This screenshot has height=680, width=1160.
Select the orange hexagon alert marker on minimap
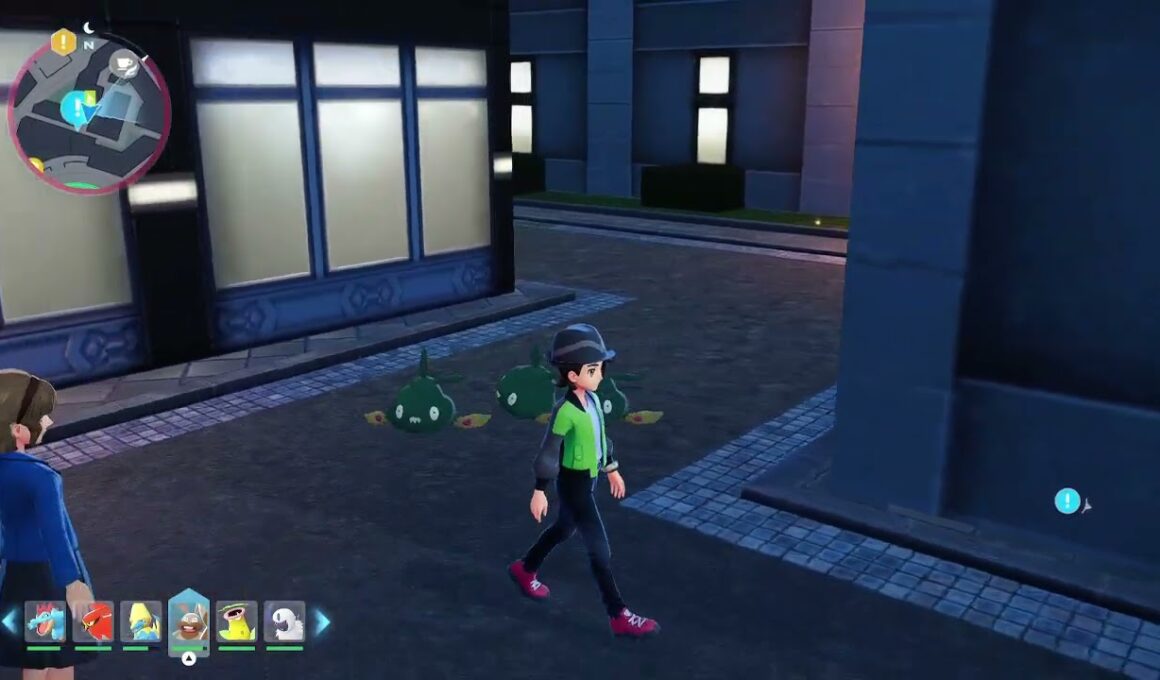point(63,42)
